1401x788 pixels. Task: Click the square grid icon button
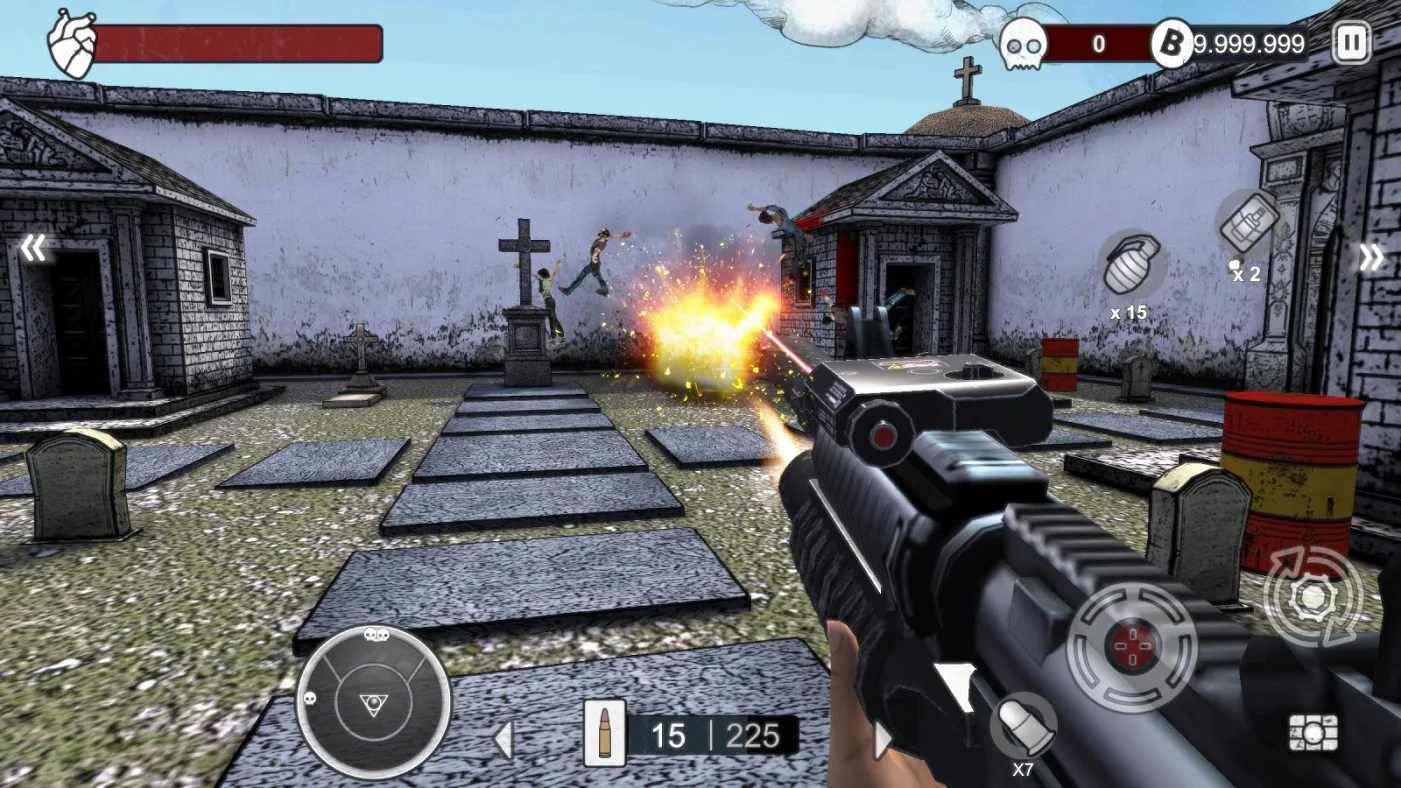1313,733
